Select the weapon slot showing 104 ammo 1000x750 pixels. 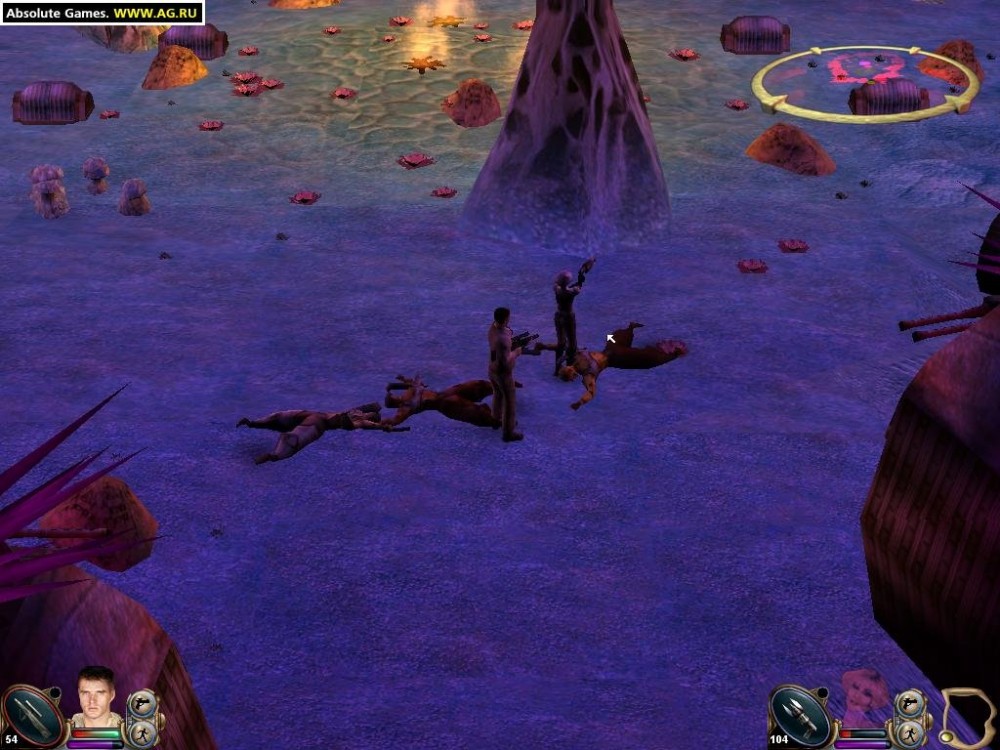pyautogui.click(x=801, y=714)
